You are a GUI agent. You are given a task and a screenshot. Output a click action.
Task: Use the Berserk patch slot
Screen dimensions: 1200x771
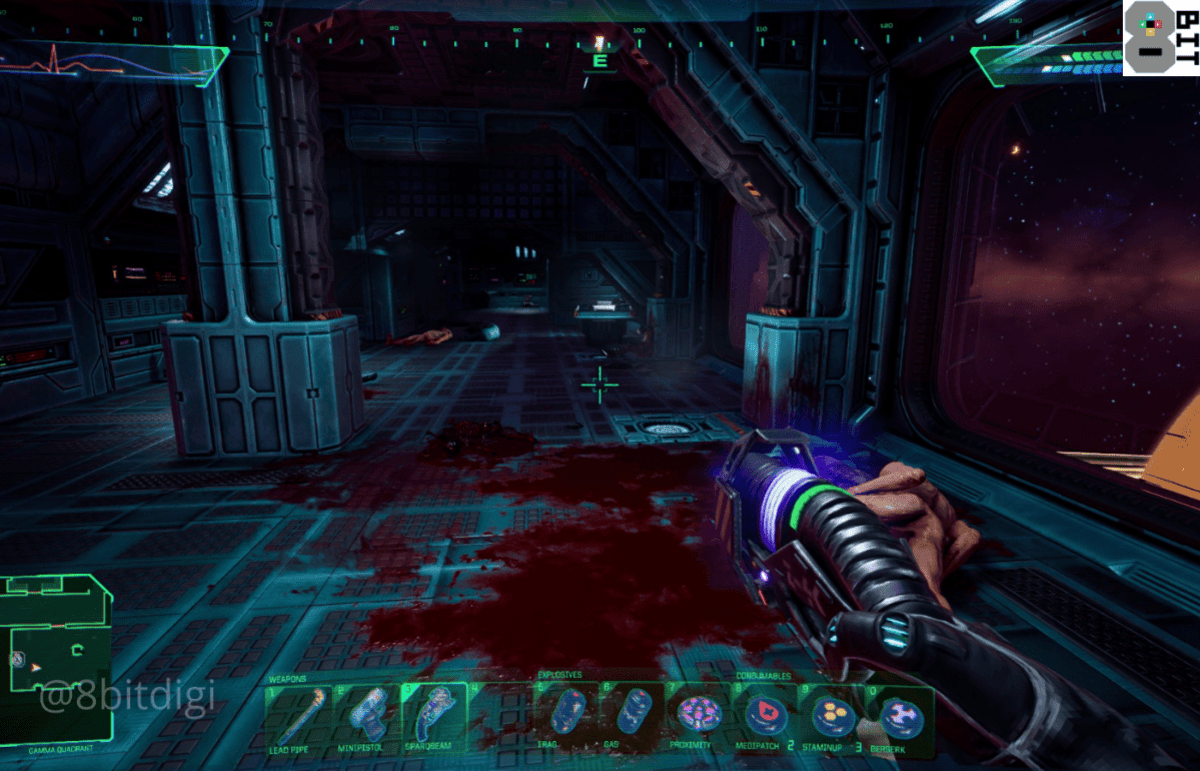point(900,715)
